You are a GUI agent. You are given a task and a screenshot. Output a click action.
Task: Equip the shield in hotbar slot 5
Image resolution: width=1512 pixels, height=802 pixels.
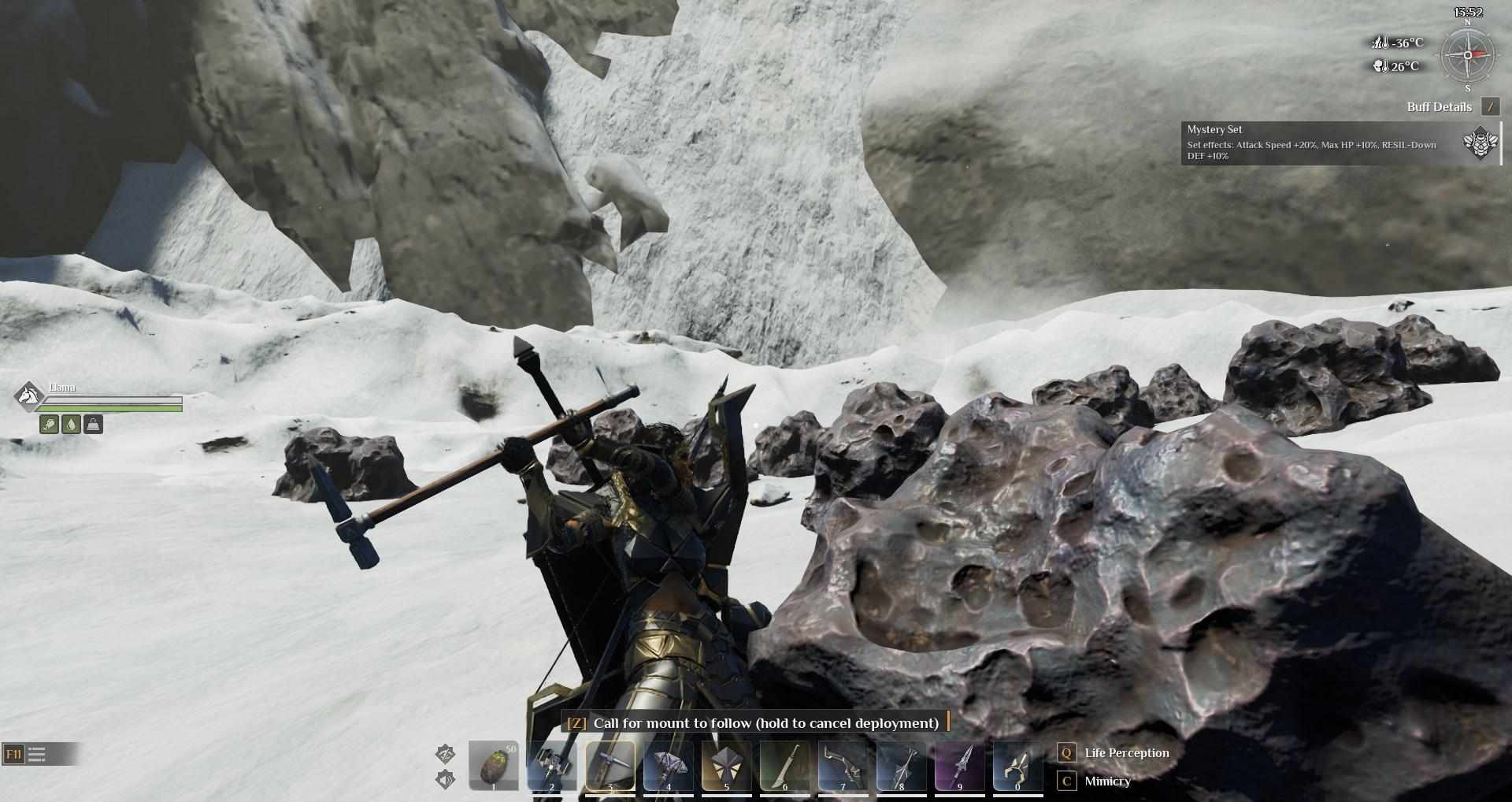(x=726, y=765)
